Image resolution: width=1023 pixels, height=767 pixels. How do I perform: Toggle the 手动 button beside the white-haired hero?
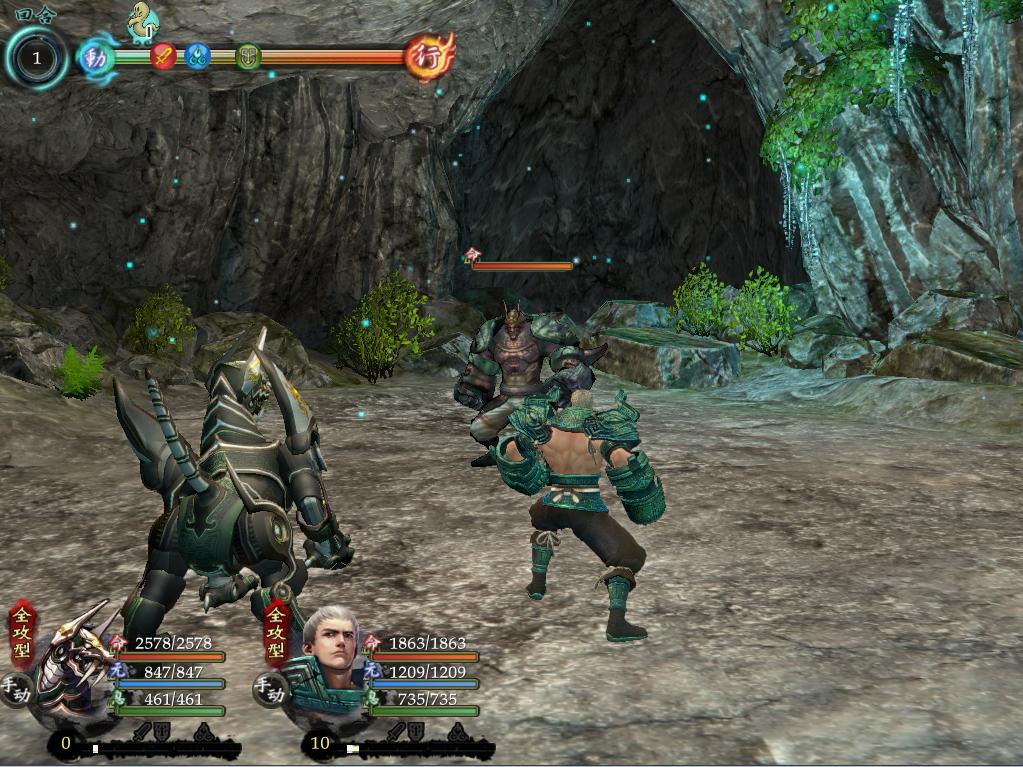[x=269, y=690]
